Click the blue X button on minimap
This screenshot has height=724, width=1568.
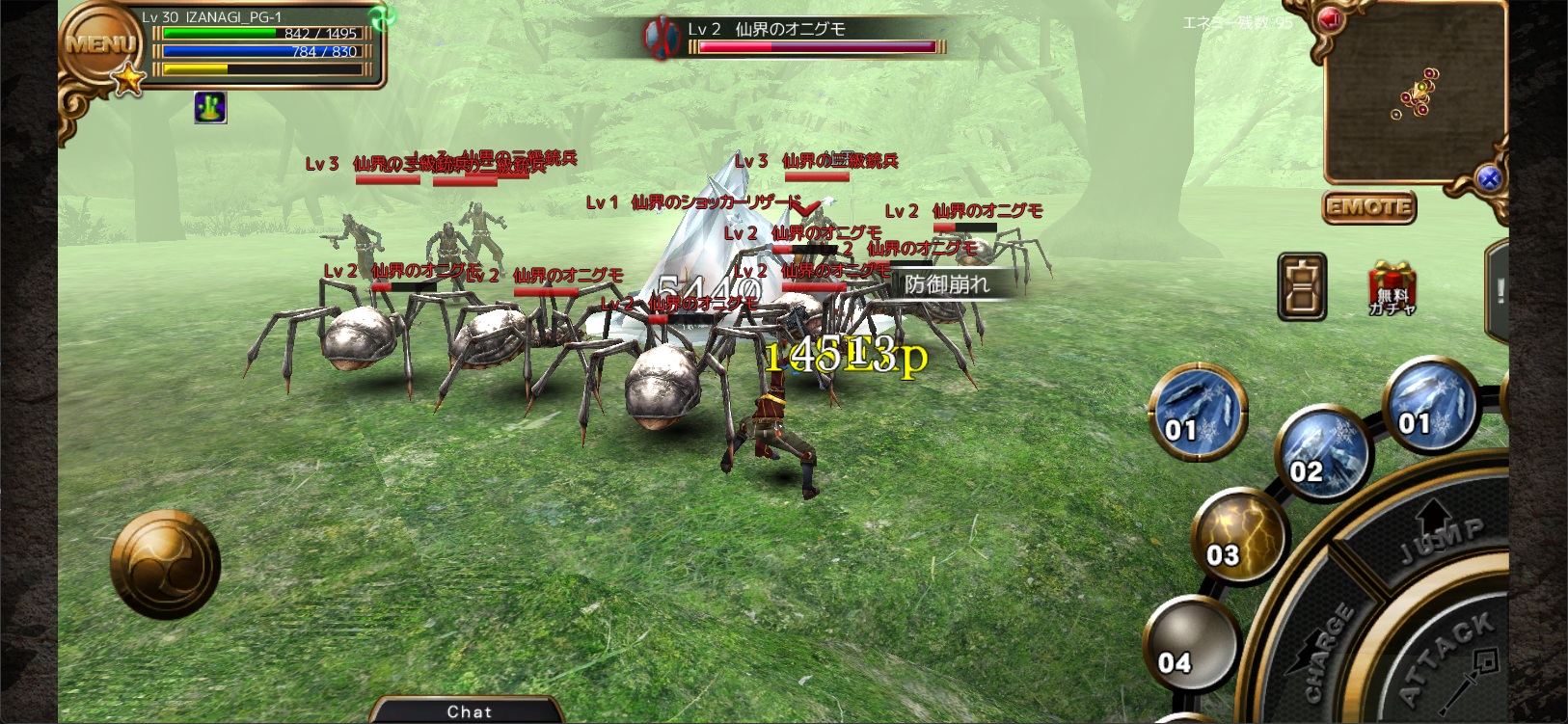click(1489, 177)
